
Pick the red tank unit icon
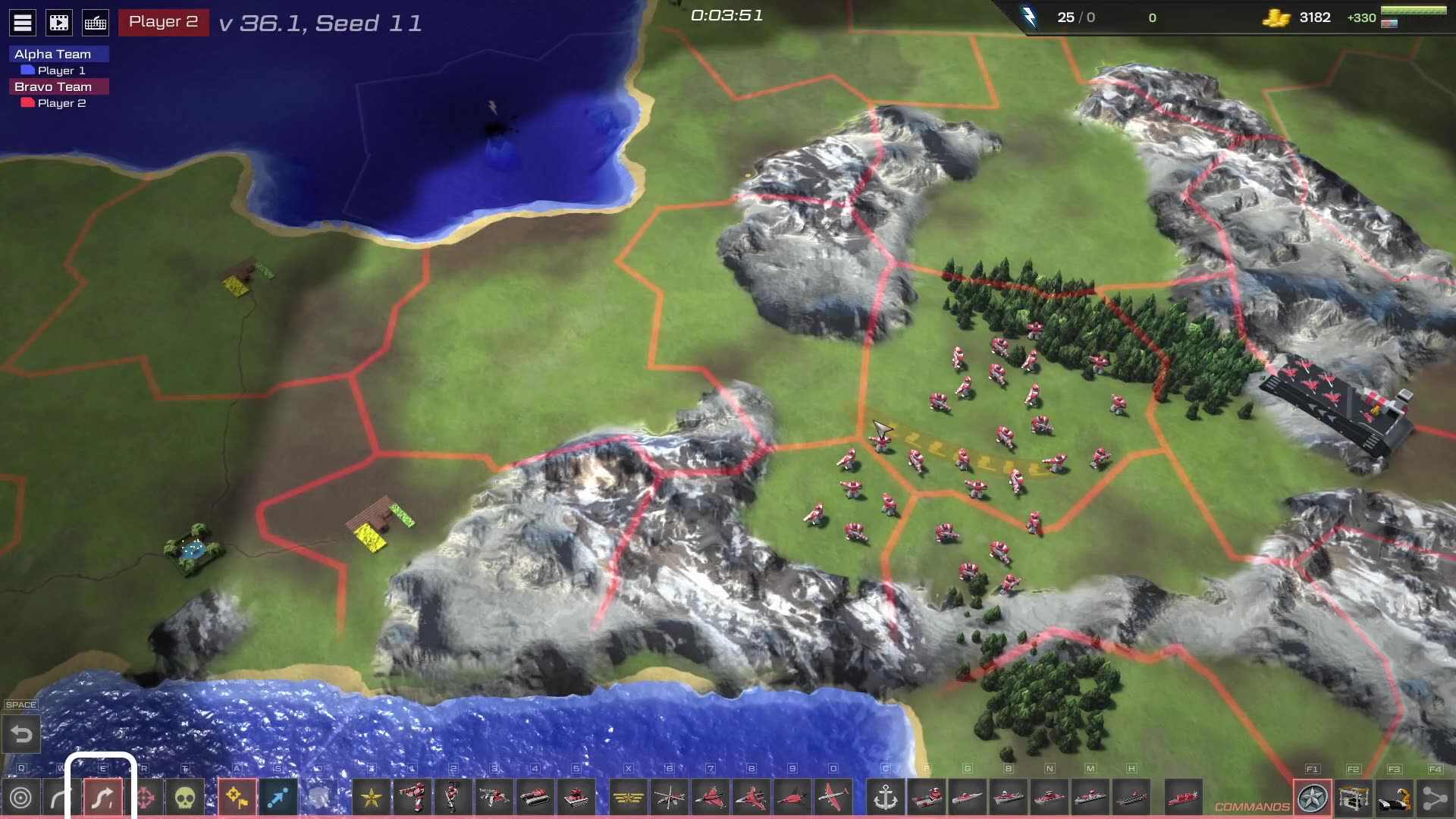tap(535, 798)
